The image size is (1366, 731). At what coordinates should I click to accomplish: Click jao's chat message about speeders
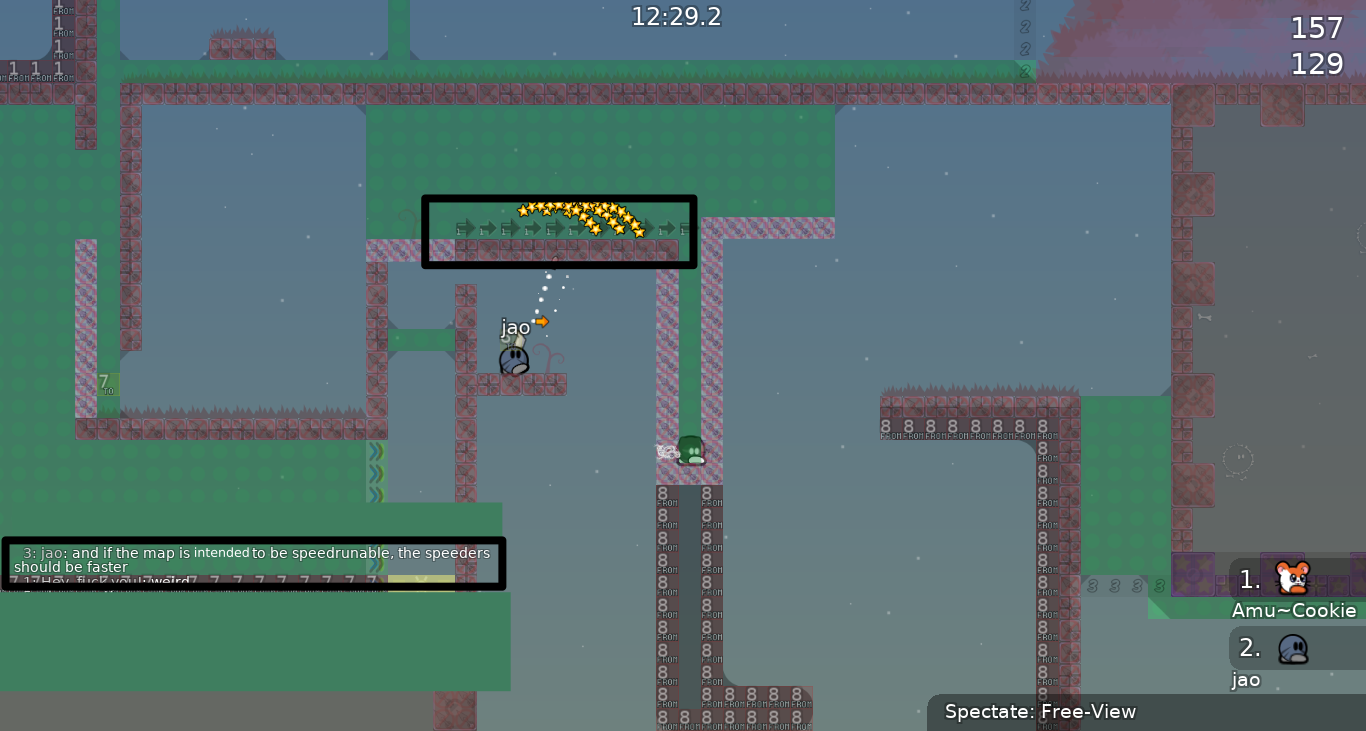(254, 560)
